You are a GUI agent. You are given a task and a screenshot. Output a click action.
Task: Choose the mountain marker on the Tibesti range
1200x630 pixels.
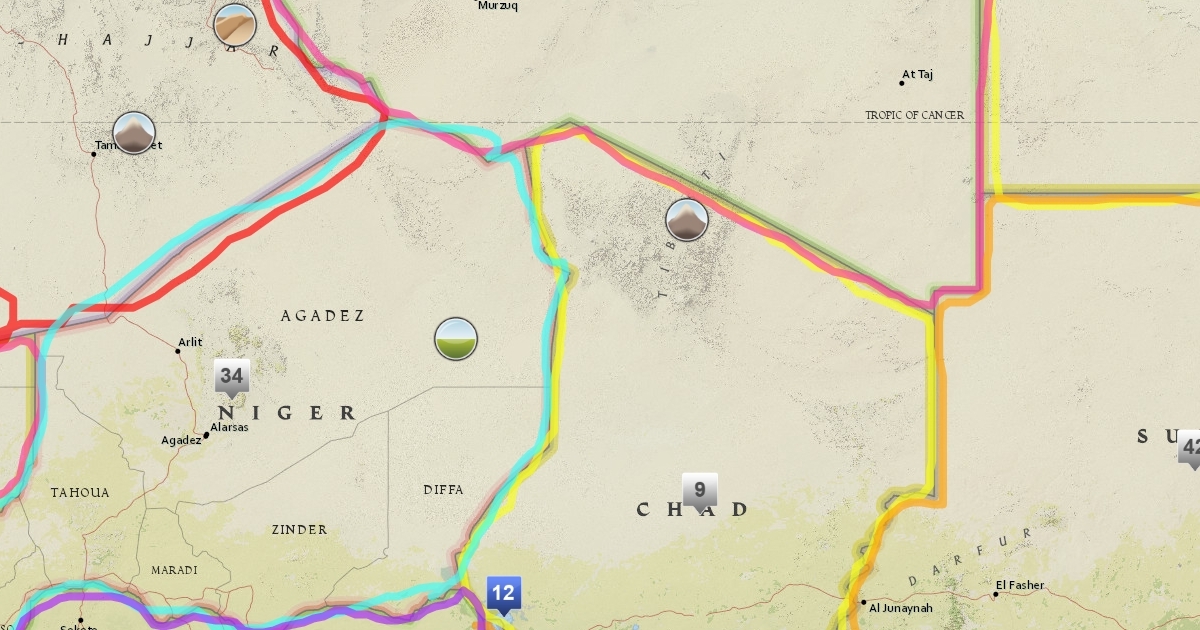click(687, 220)
